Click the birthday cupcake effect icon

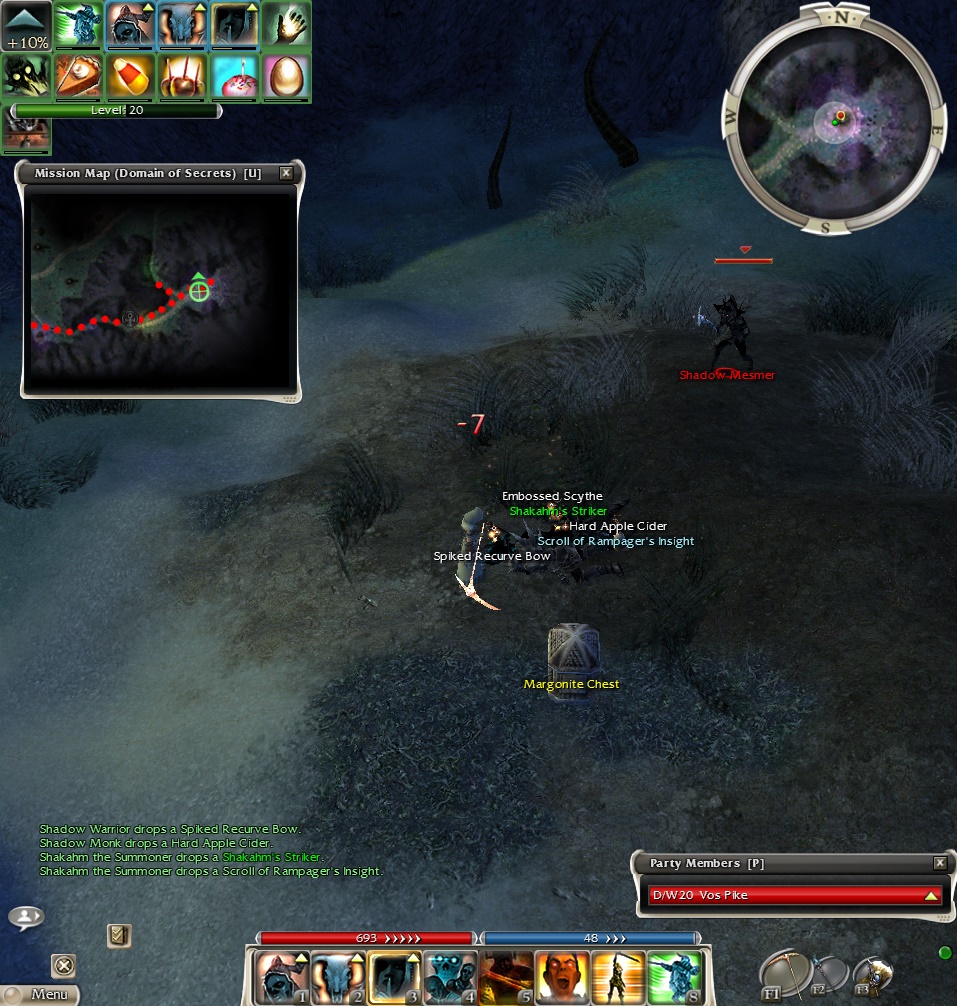(234, 76)
